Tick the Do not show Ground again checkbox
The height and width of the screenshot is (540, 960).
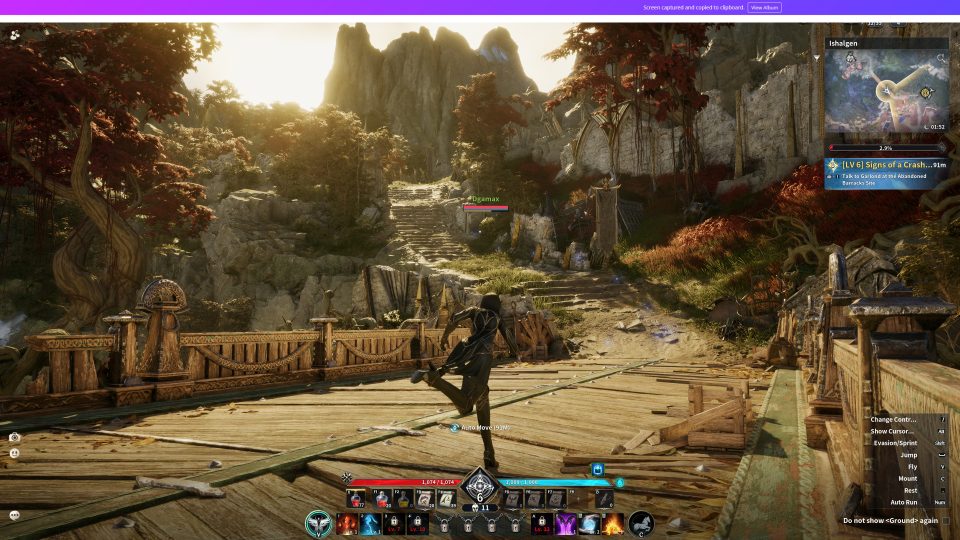coord(945,520)
